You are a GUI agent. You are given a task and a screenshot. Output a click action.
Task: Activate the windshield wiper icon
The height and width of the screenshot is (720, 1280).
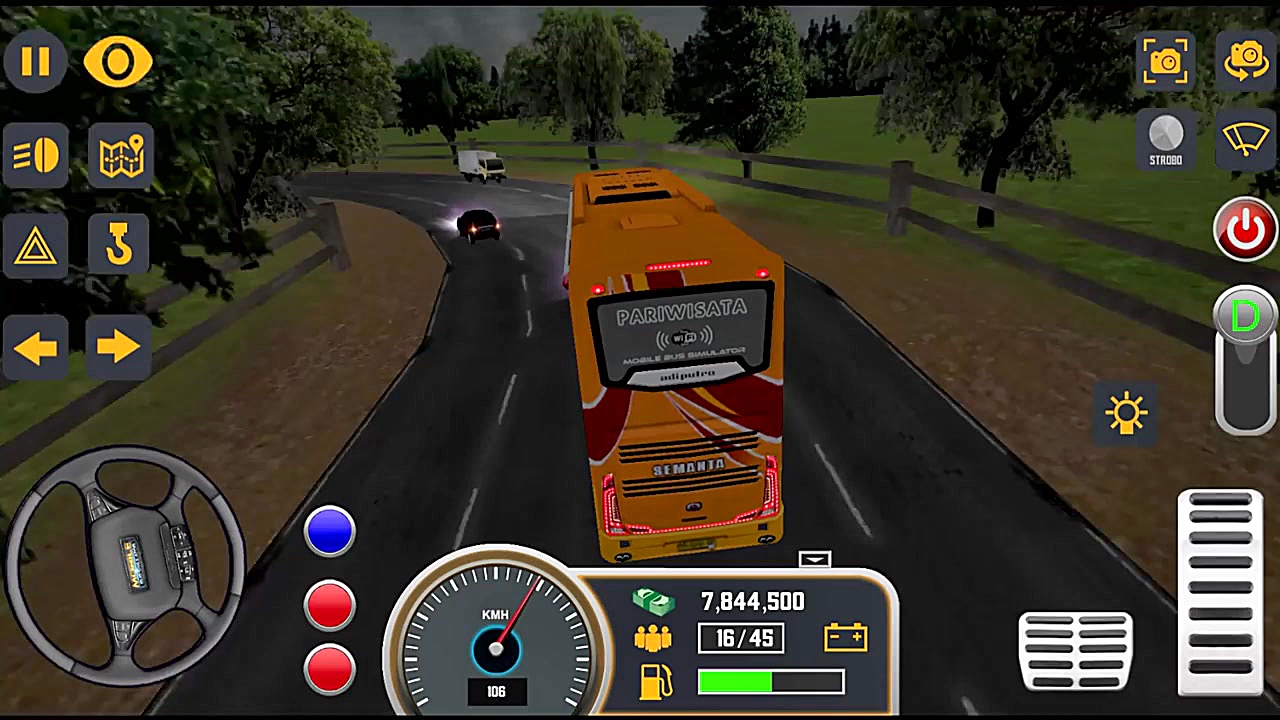[1245, 140]
